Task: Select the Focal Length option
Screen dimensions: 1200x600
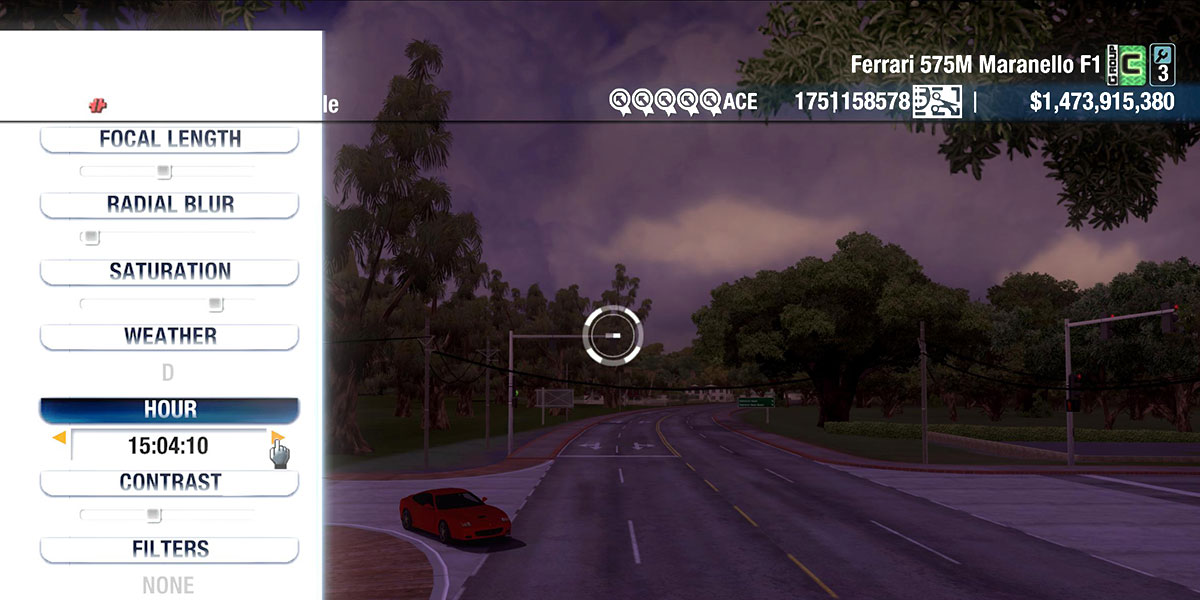Action: click(x=169, y=139)
